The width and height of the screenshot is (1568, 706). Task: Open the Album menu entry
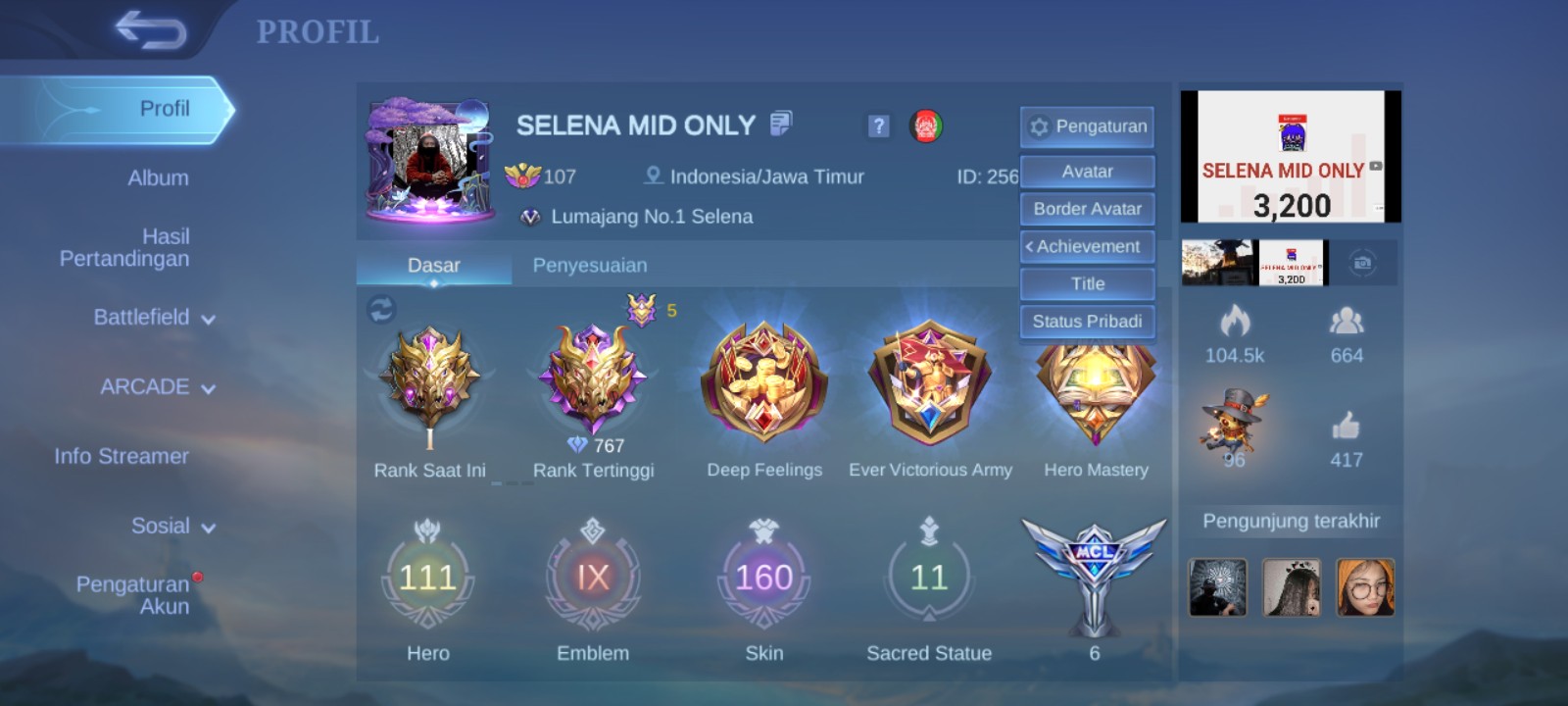(x=158, y=178)
